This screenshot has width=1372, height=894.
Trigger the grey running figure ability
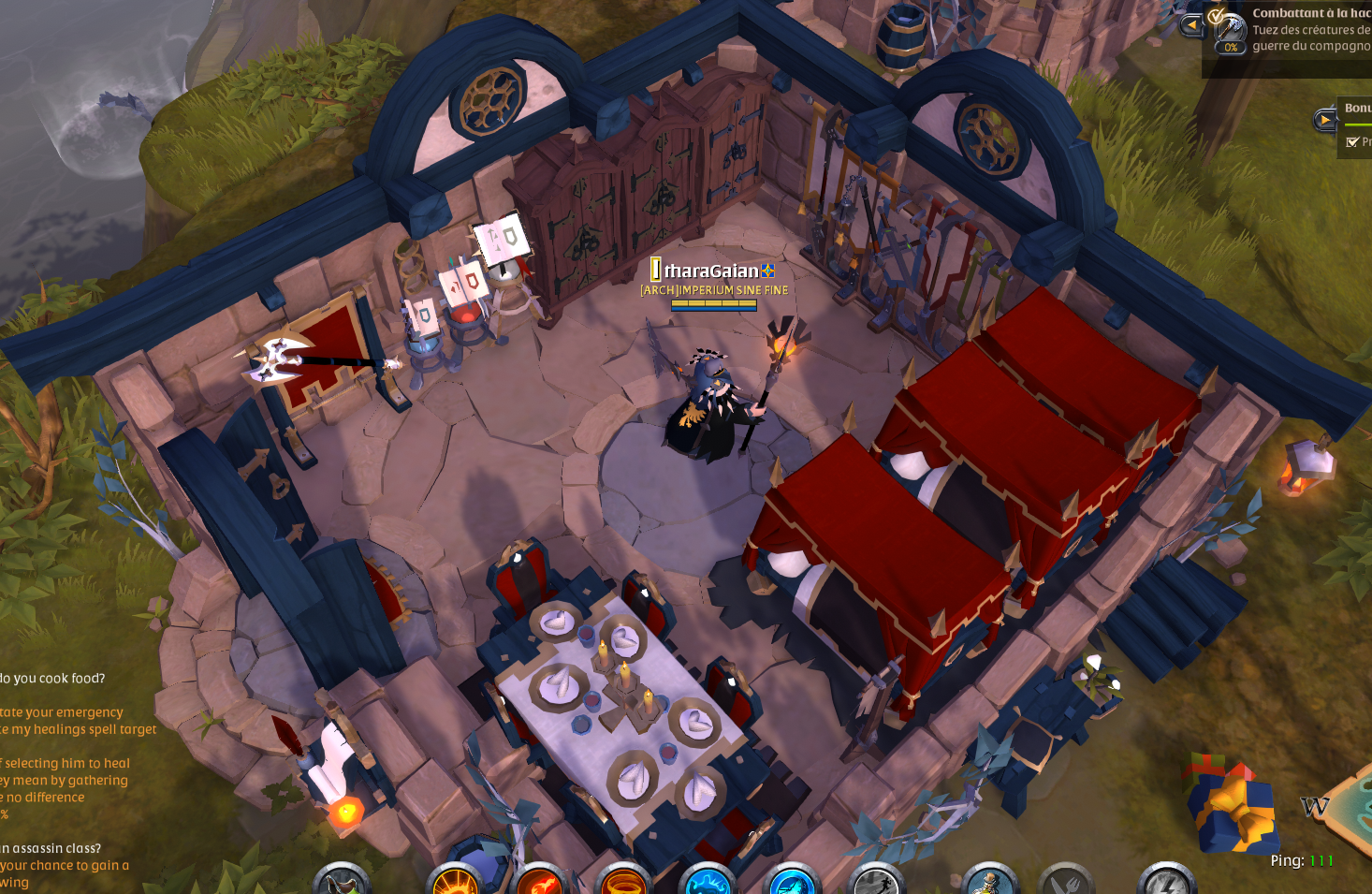[877, 882]
